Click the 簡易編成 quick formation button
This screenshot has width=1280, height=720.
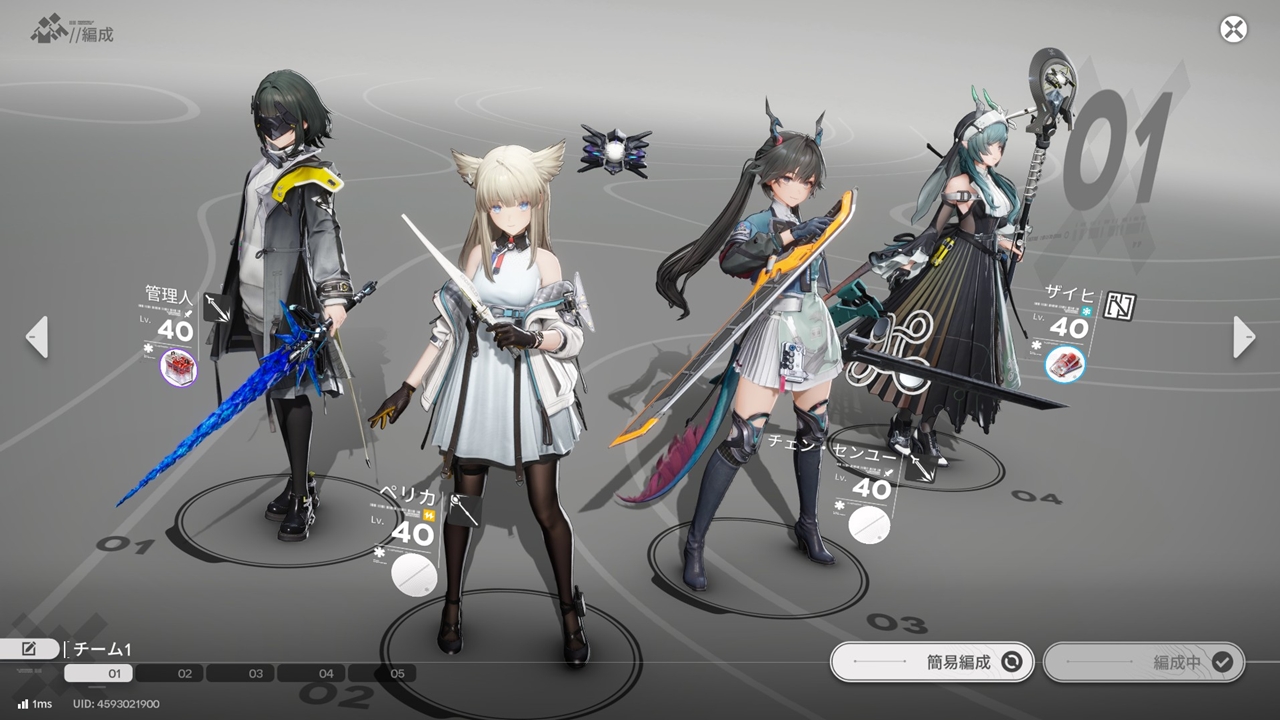coord(931,662)
